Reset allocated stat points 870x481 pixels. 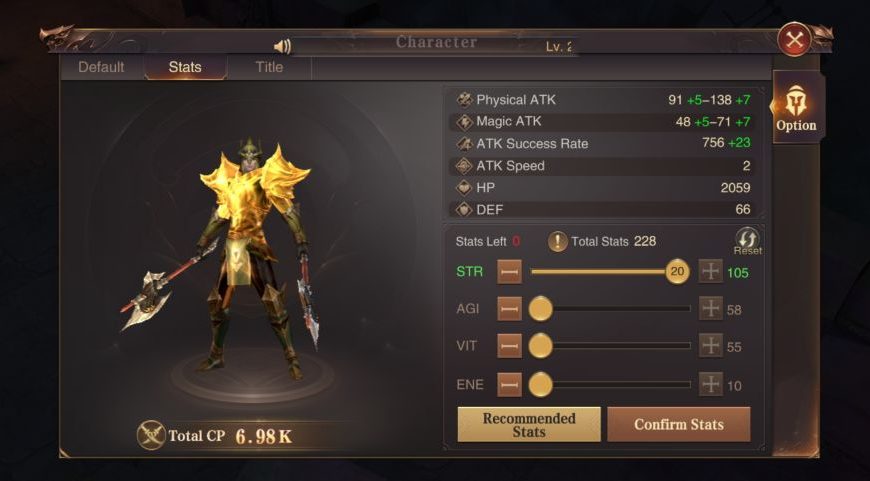pos(747,240)
